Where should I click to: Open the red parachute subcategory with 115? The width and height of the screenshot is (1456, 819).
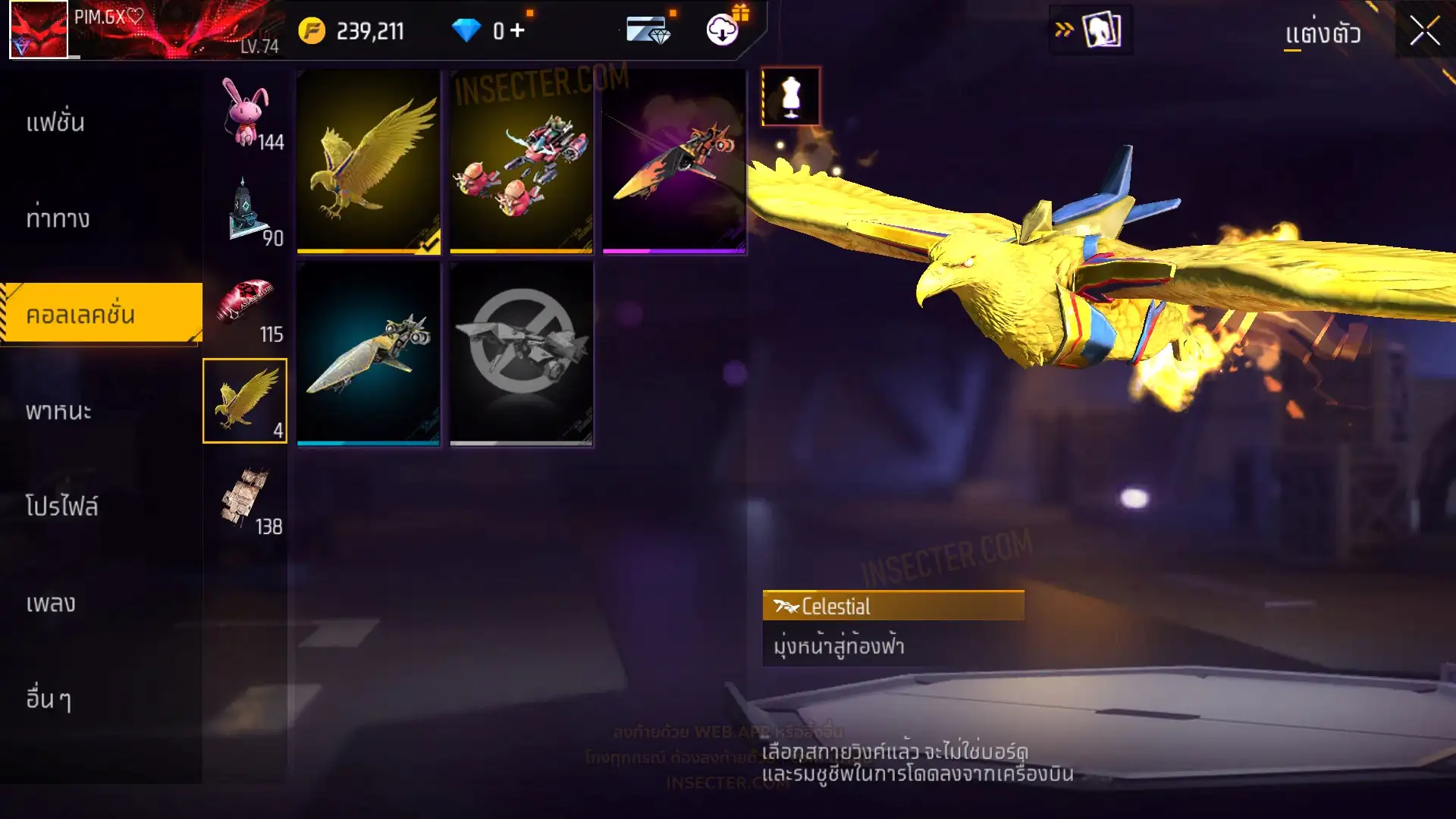(246, 306)
